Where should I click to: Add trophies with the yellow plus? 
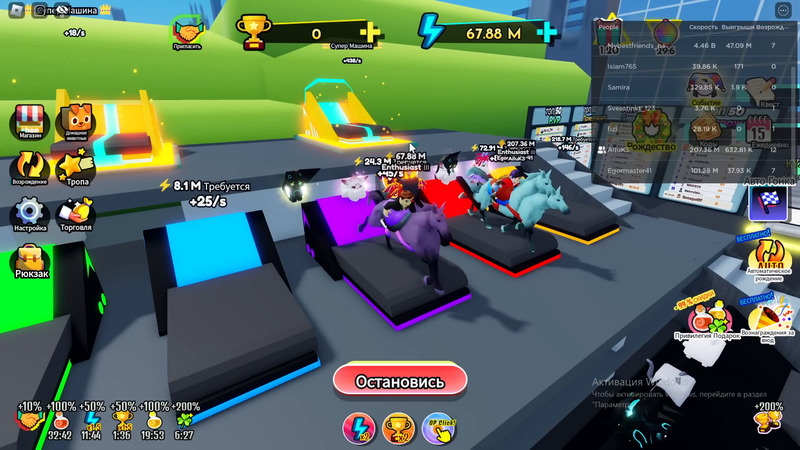click(371, 33)
